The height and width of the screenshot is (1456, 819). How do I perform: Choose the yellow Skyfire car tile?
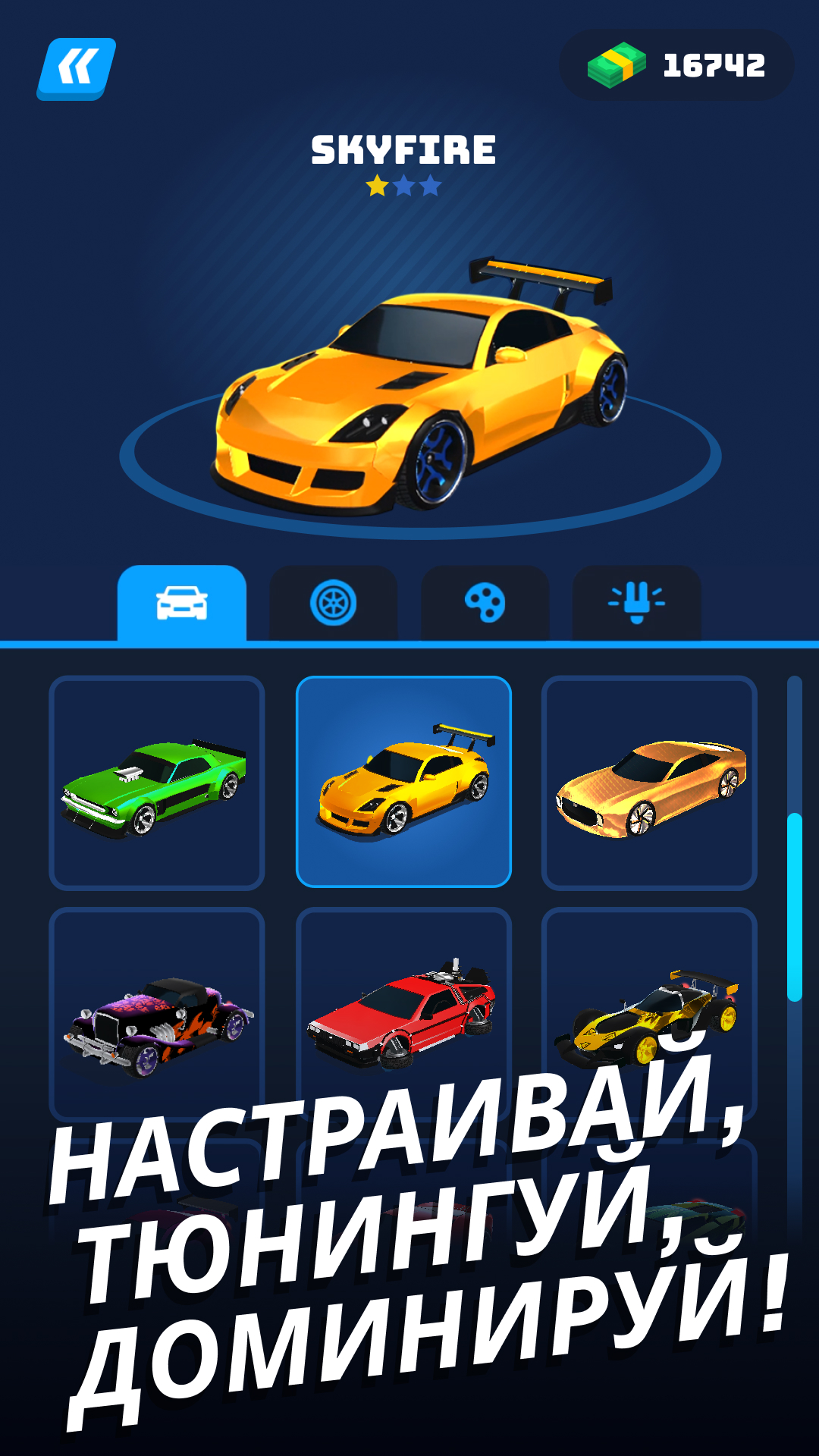click(403, 783)
